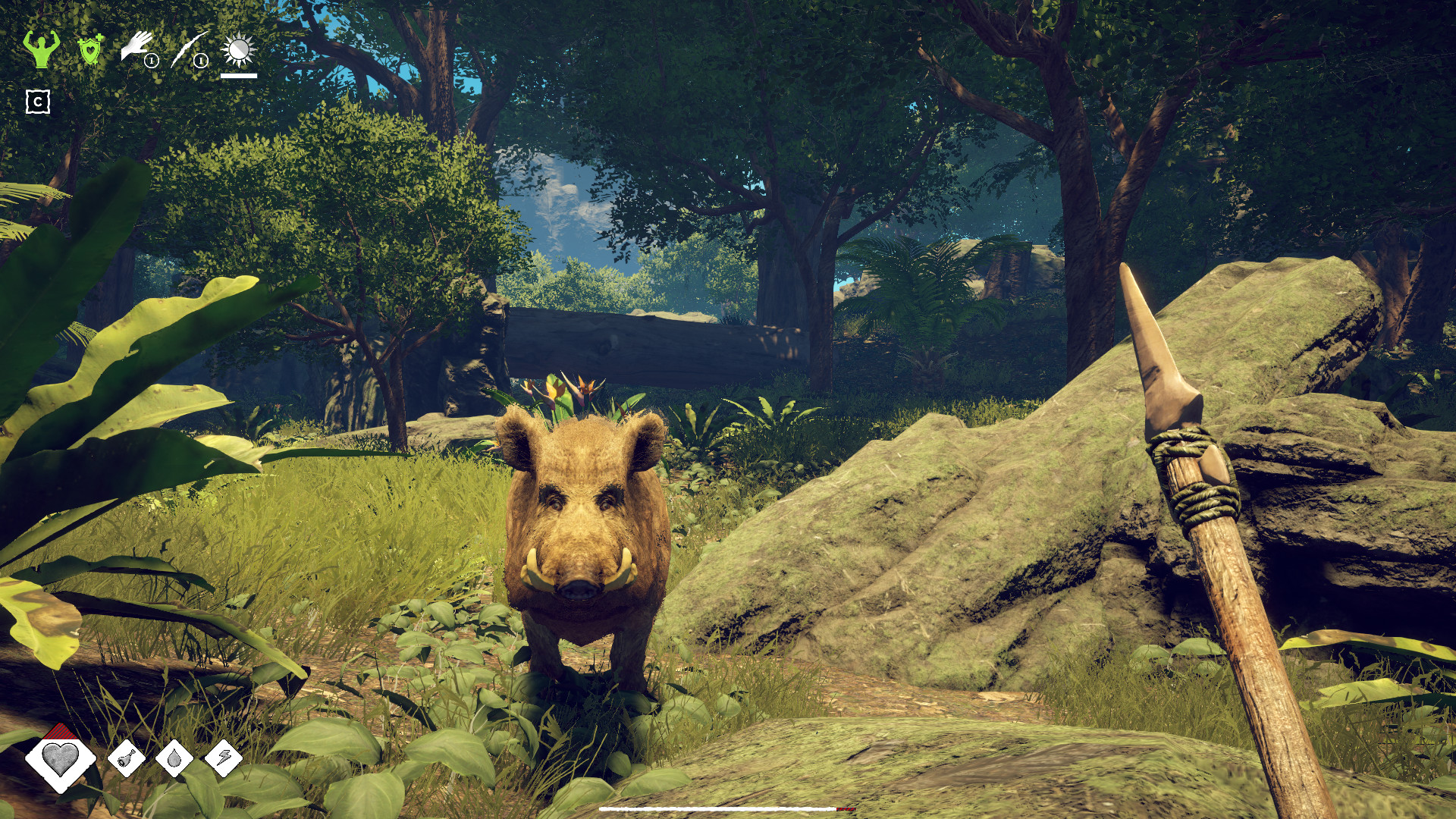Check the spear skill level icon
1456x819 pixels.
coord(190,49)
